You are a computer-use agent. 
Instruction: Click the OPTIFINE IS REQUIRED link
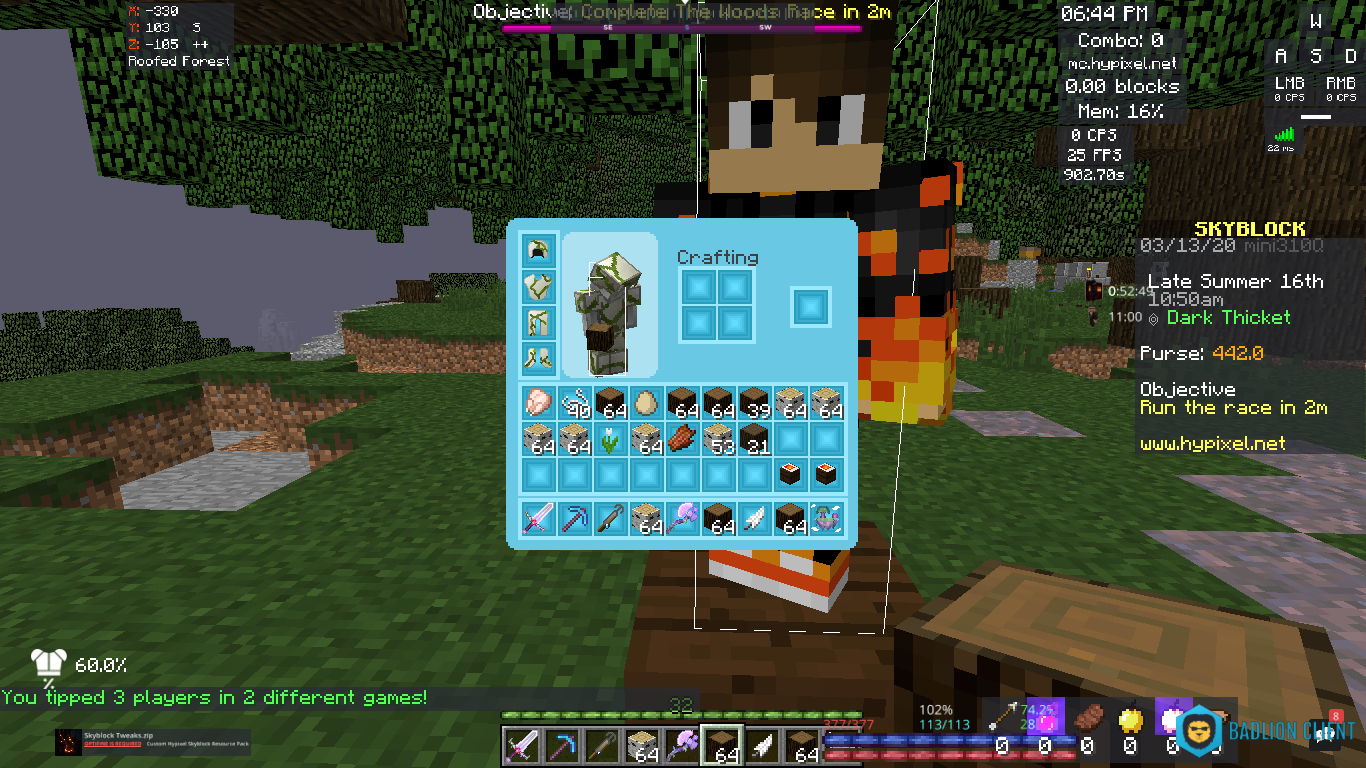[112, 743]
